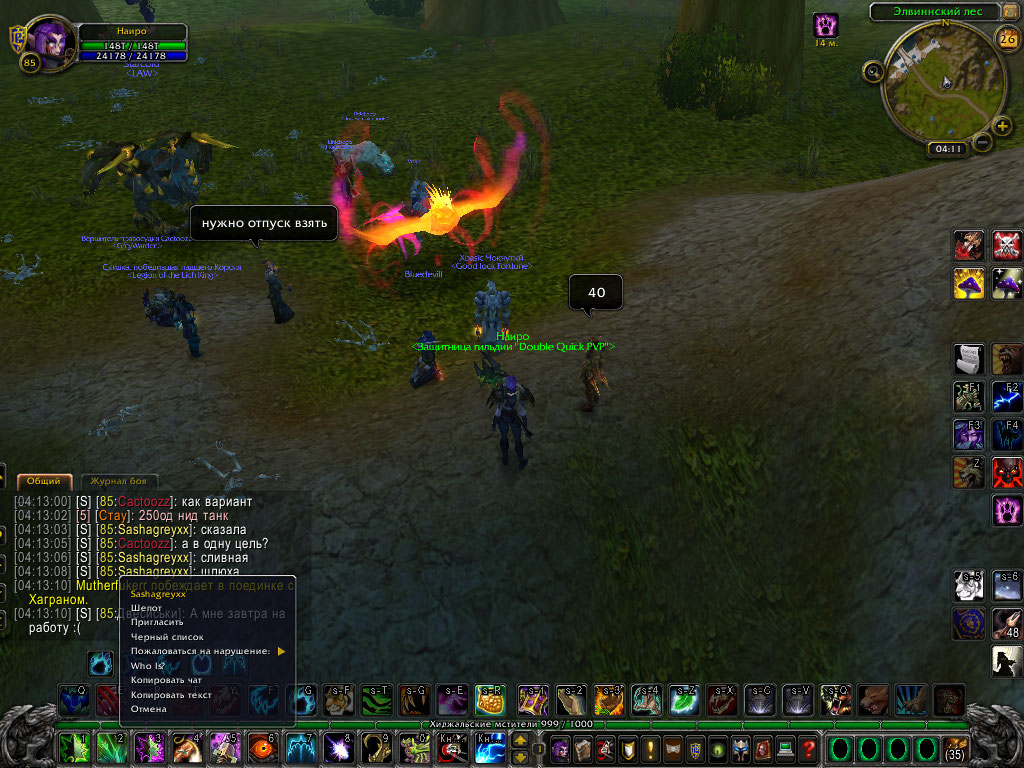The height and width of the screenshot is (768, 1024).
Task: Activate the green leaf ability on s-Z
Action: pyautogui.click(x=683, y=700)
